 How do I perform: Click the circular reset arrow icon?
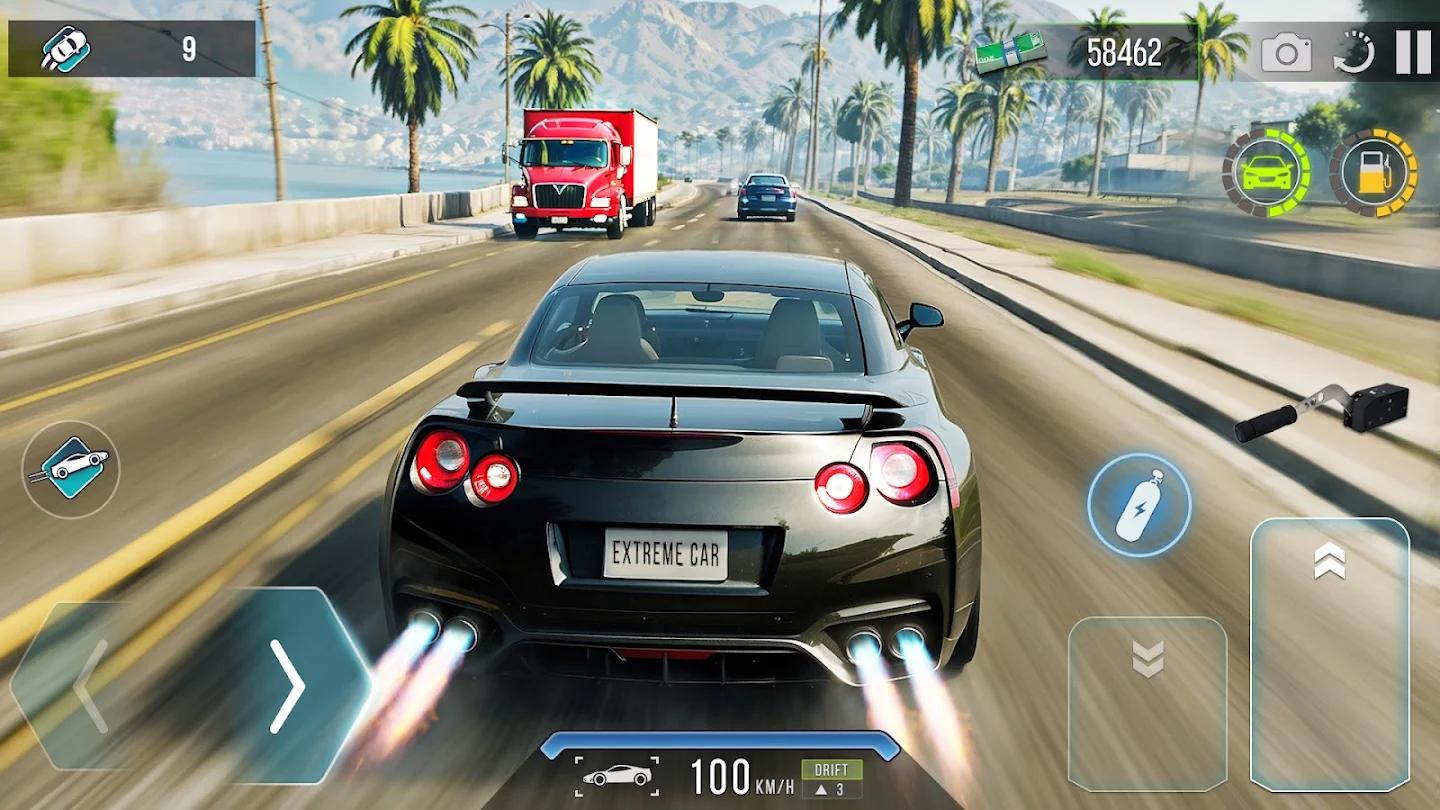click(x=1353, y=52)
